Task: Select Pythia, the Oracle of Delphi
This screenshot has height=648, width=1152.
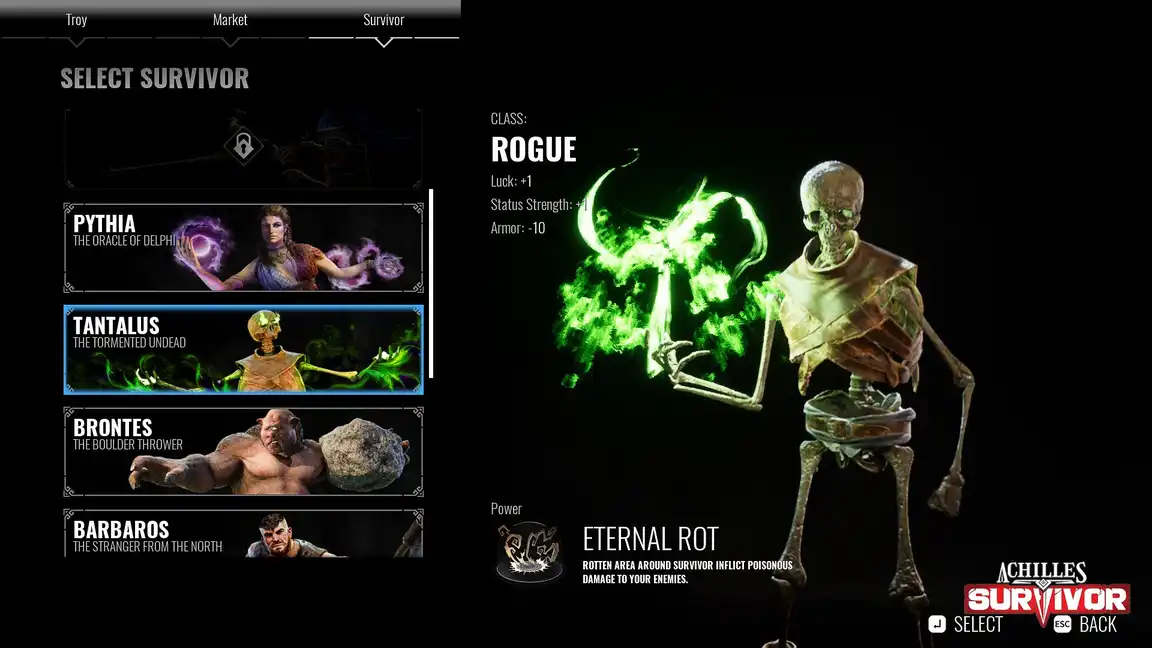Action: pyautogui.click(x=243, y=248)
